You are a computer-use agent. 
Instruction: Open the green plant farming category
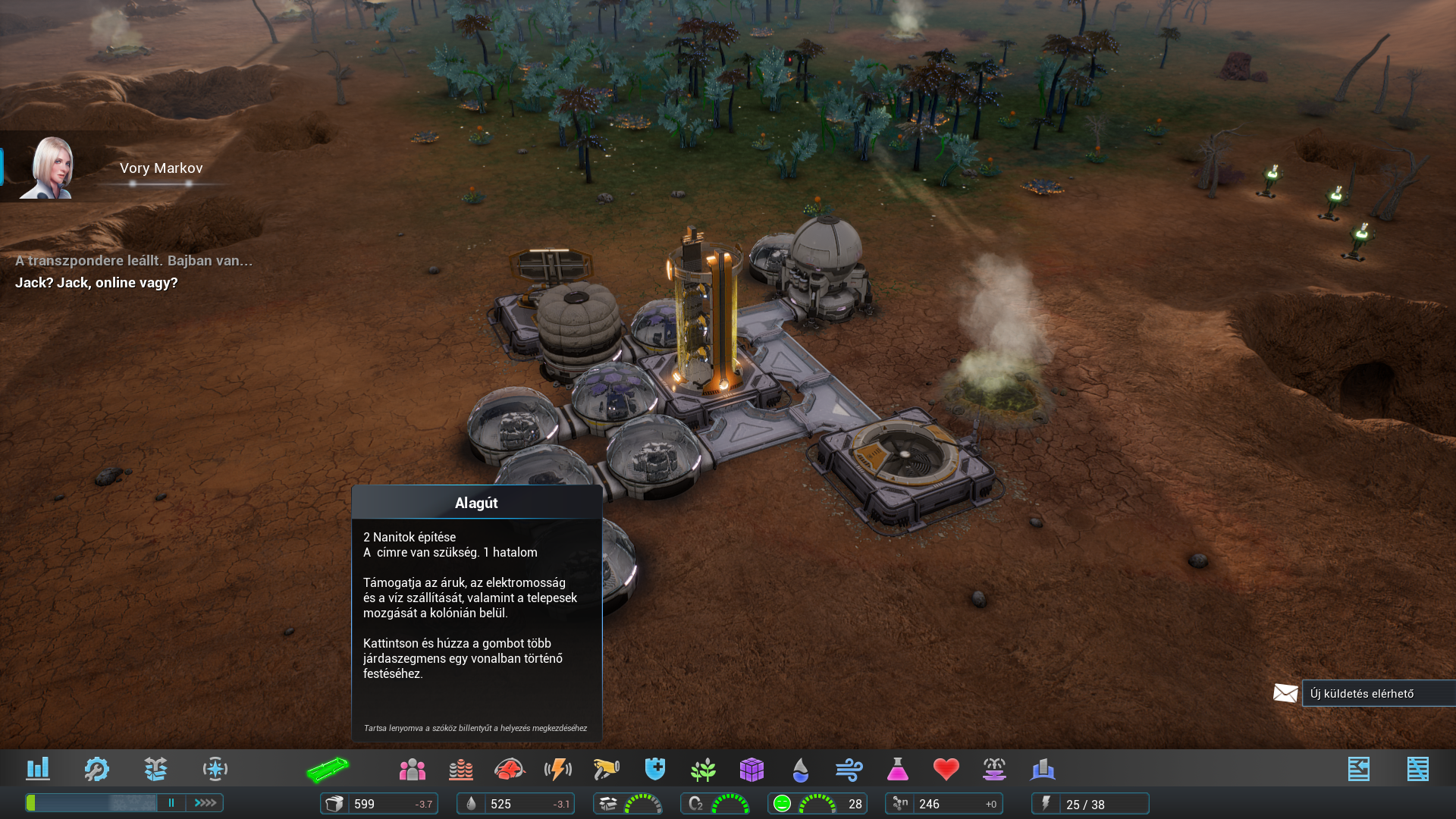pos(704,770)
